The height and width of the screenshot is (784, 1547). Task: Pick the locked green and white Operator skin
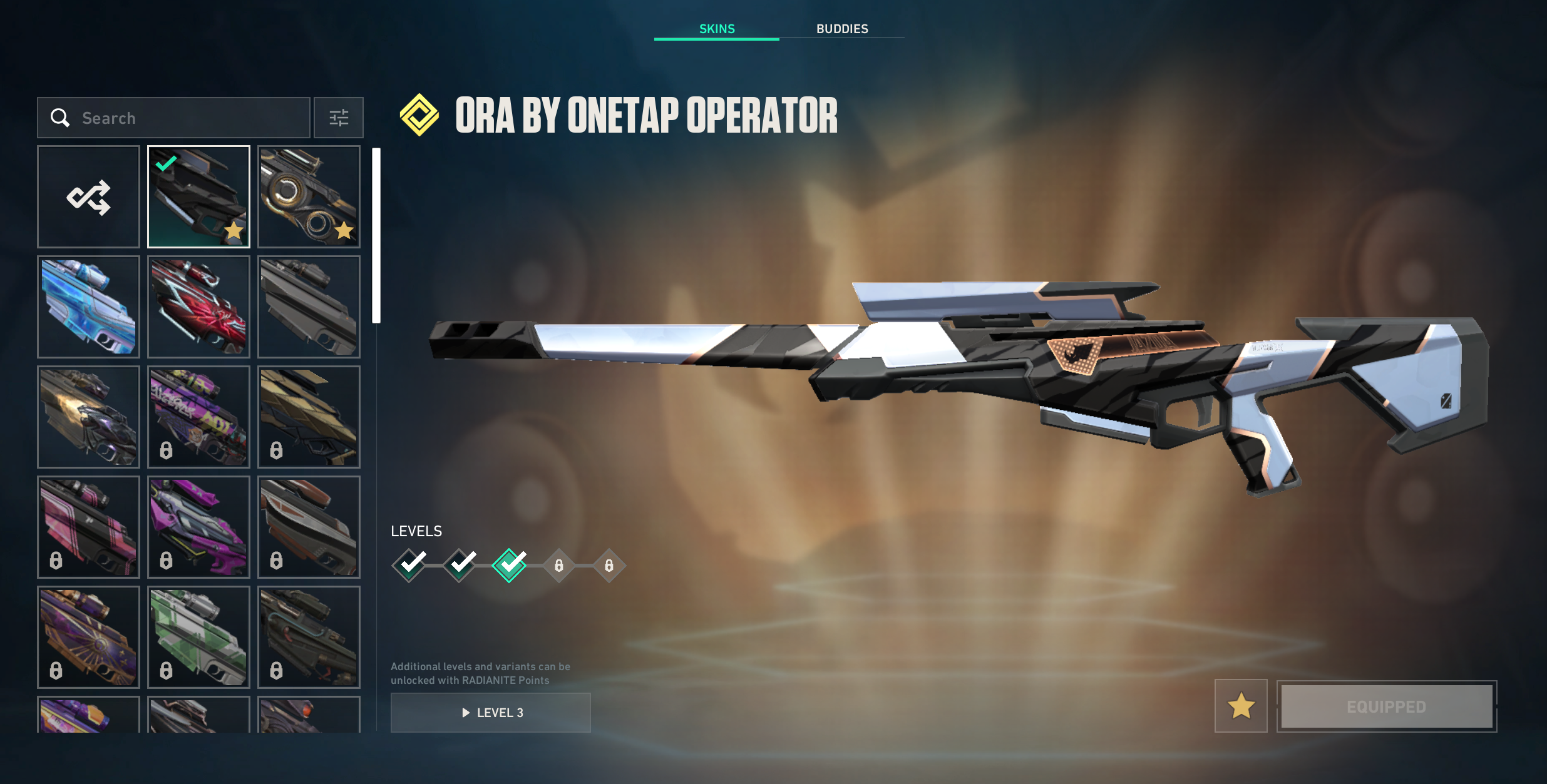tap(198, 636)
